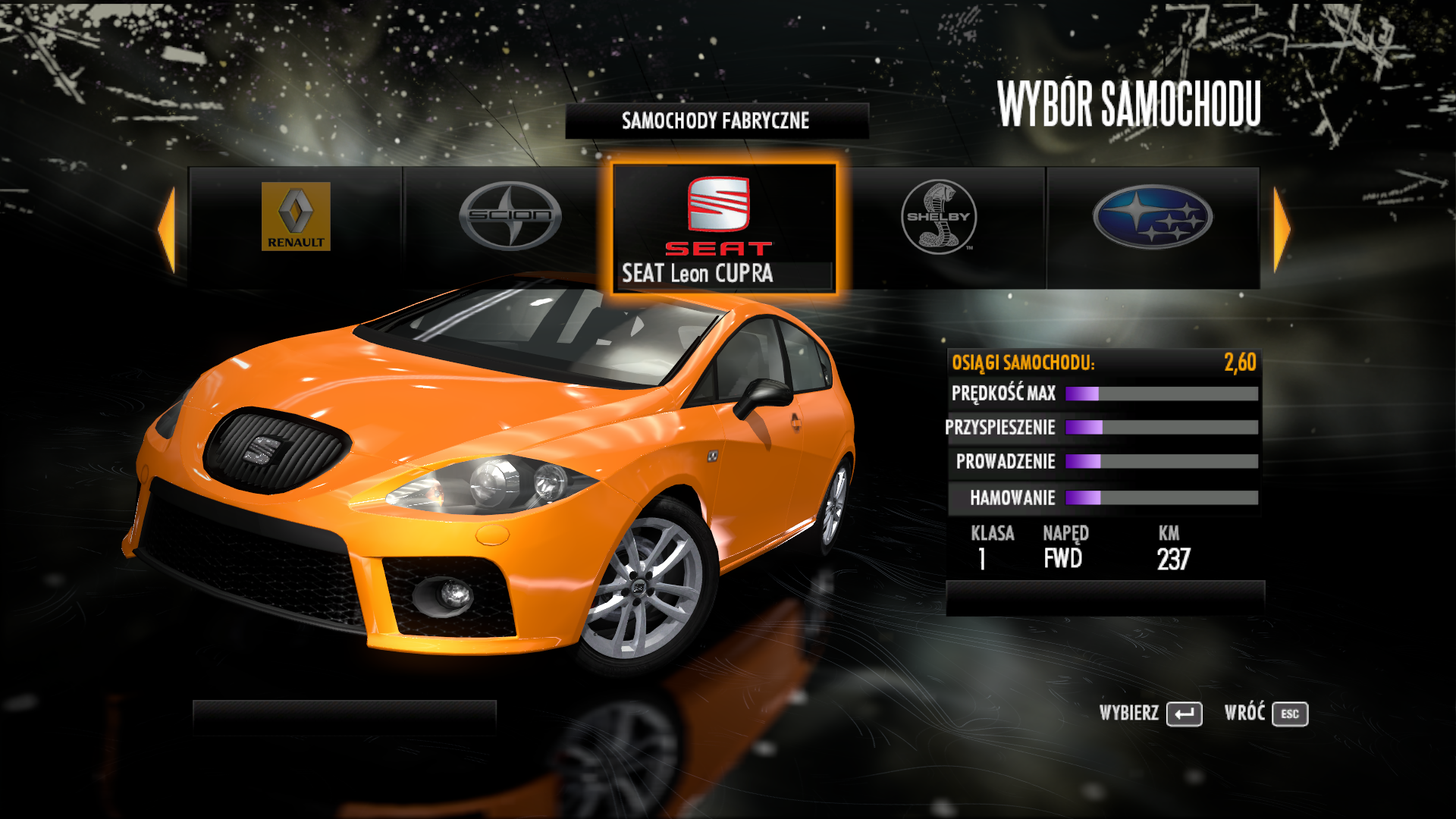Image resolution: width=1456 pixels, height=819 pixels.
Task: Pick the Shelby cobra logo tile
Action: click(x=939, y=217)
